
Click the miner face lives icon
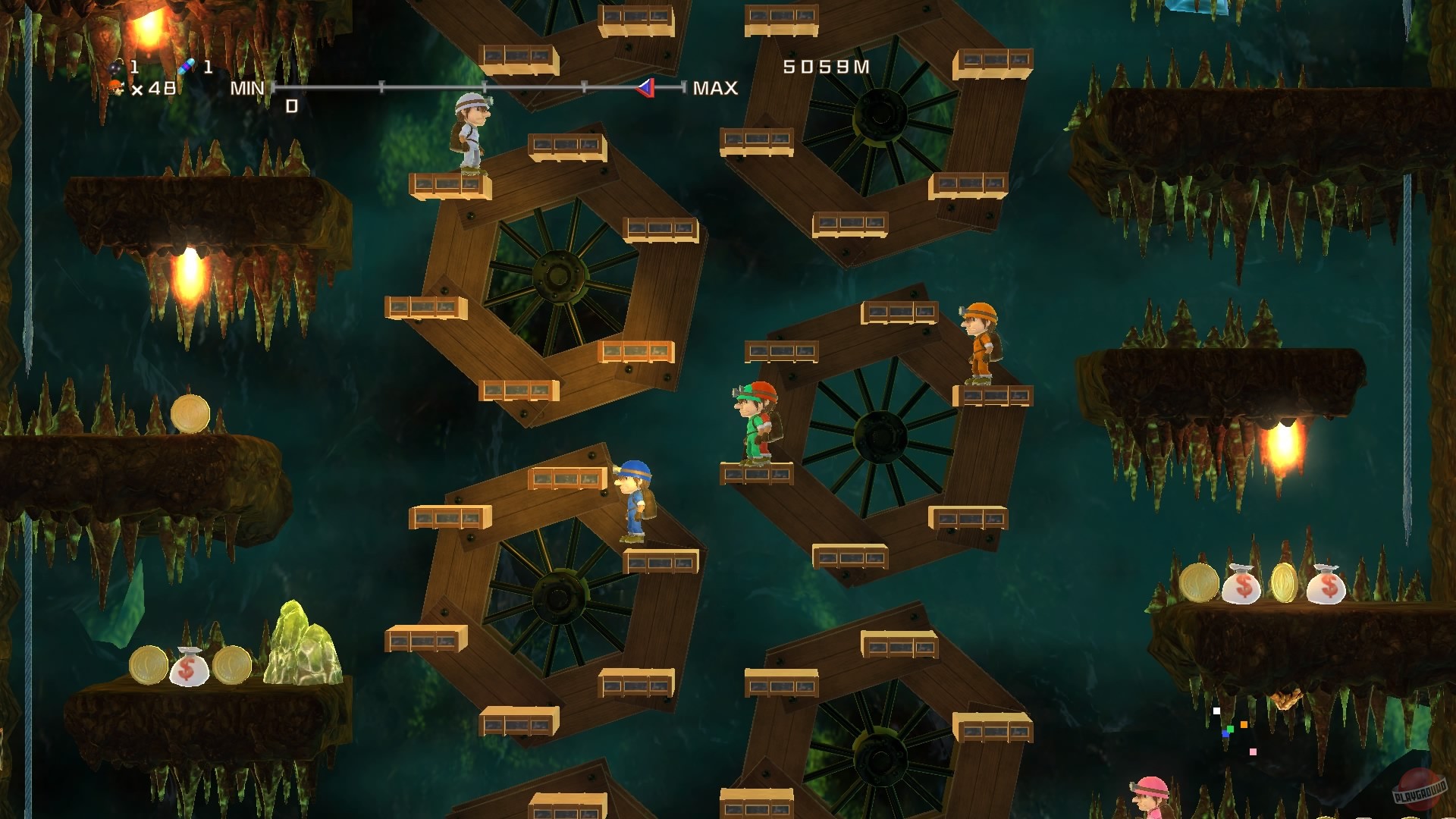pos(115,87)
